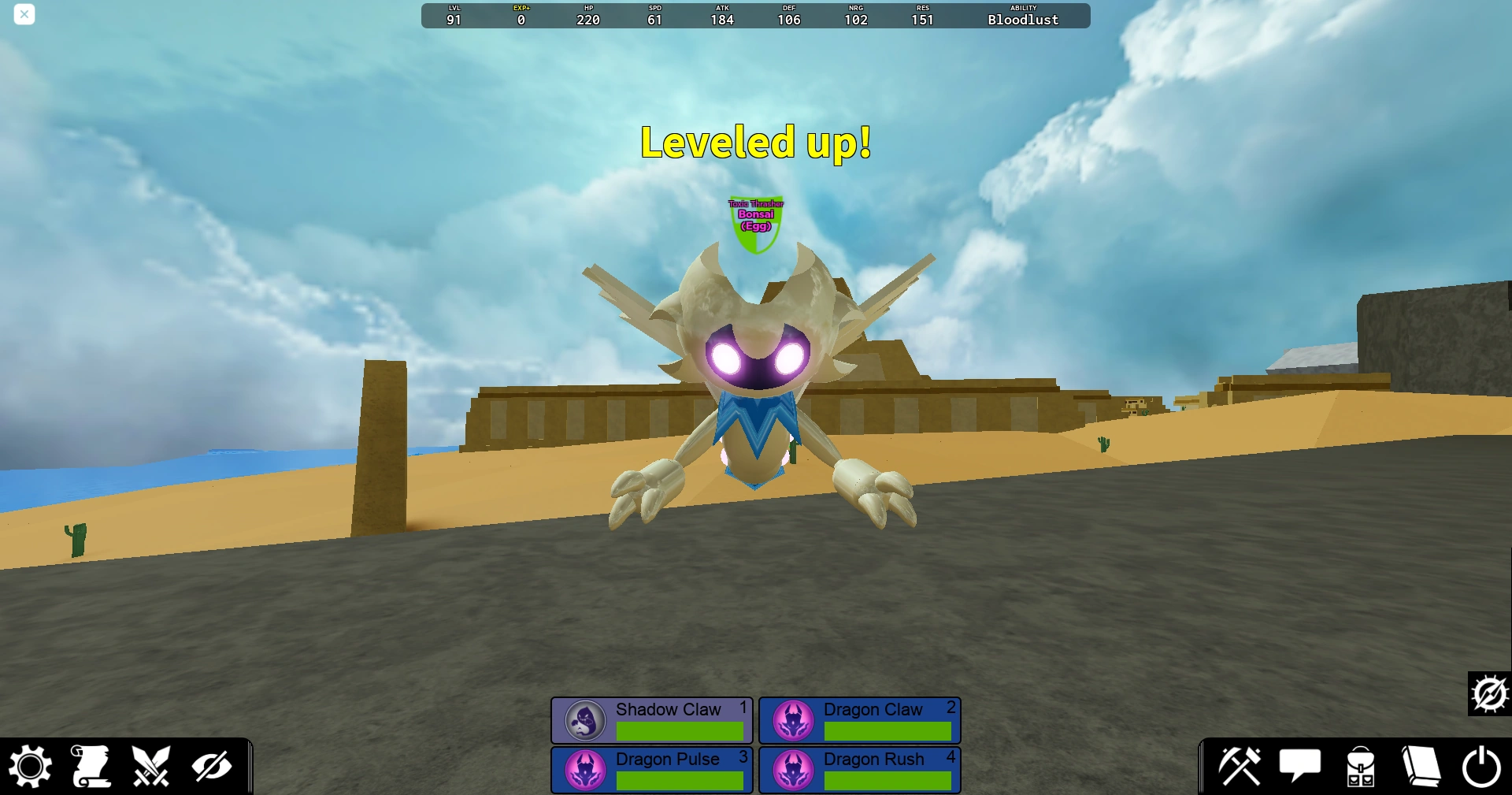Activate the Dragon Rush move

[859, 770]
